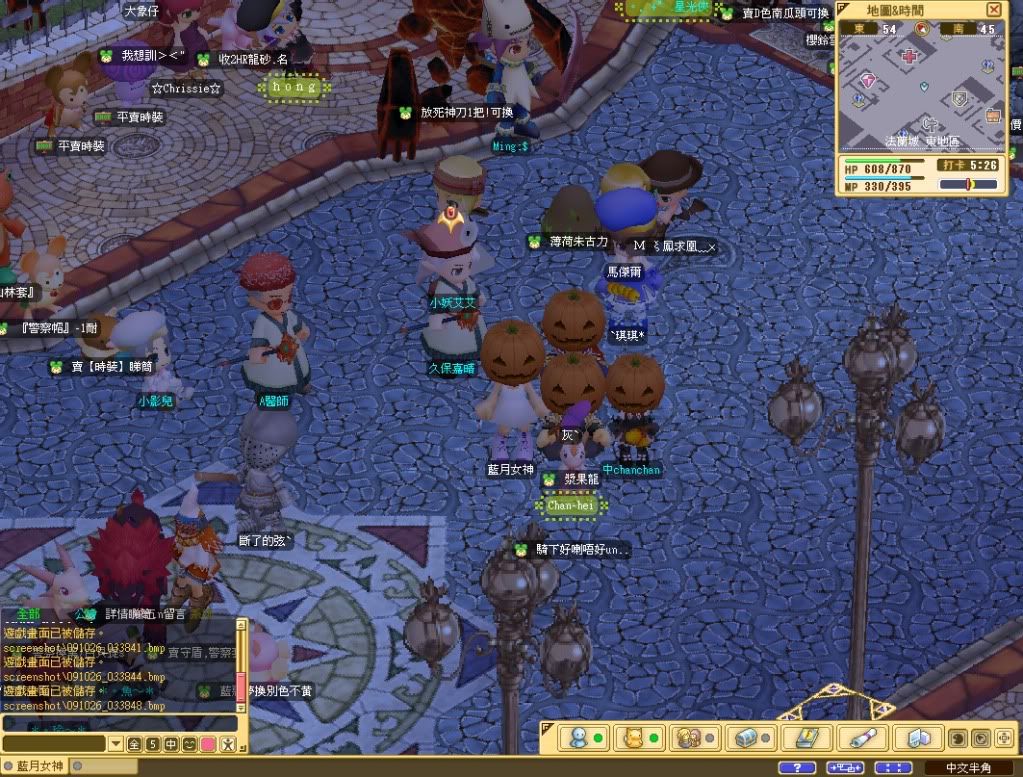Image resolution: width=1023 pixels, height=777 pixels.
Task: Open the yellow pet menu icon
Action: pos(632,738)
